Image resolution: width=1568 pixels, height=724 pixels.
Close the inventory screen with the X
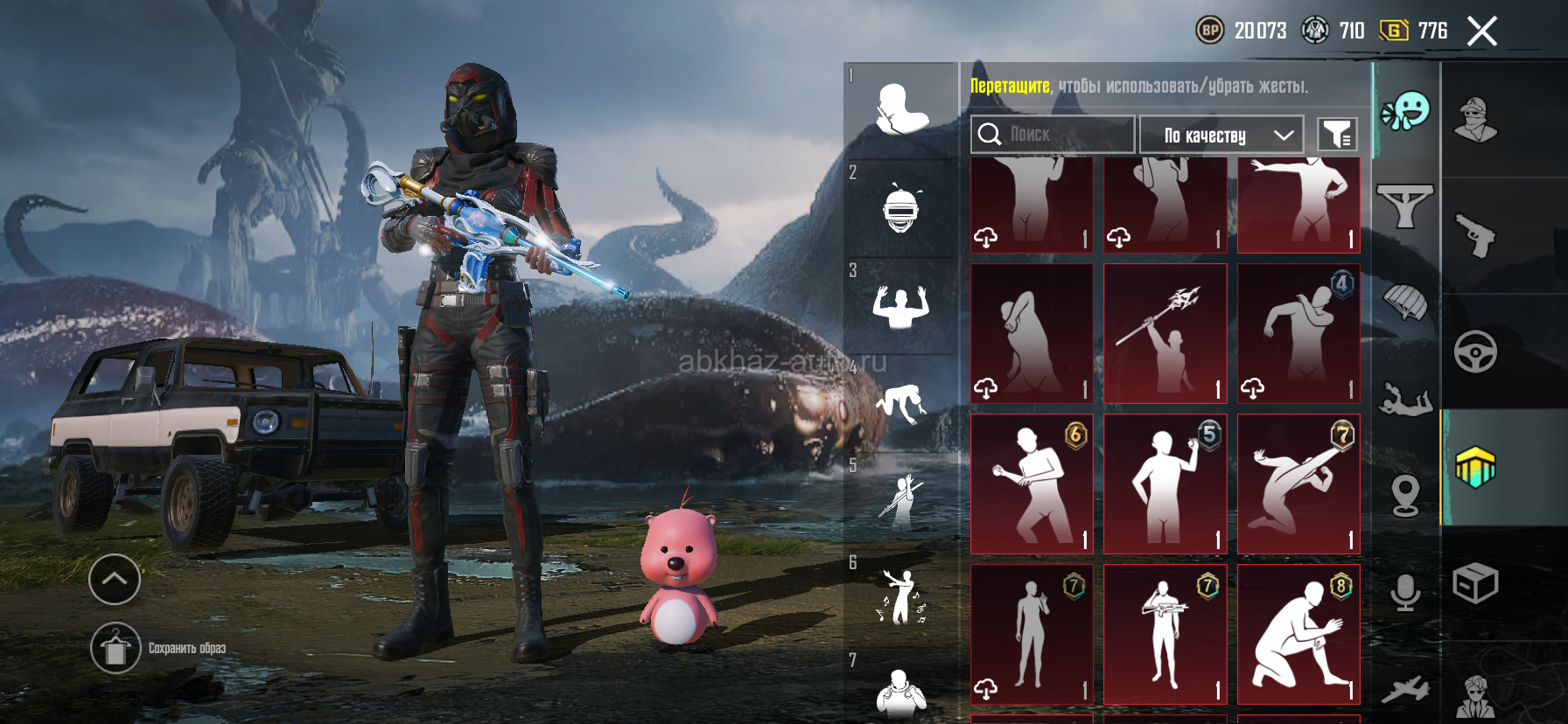coord(1481,32)
